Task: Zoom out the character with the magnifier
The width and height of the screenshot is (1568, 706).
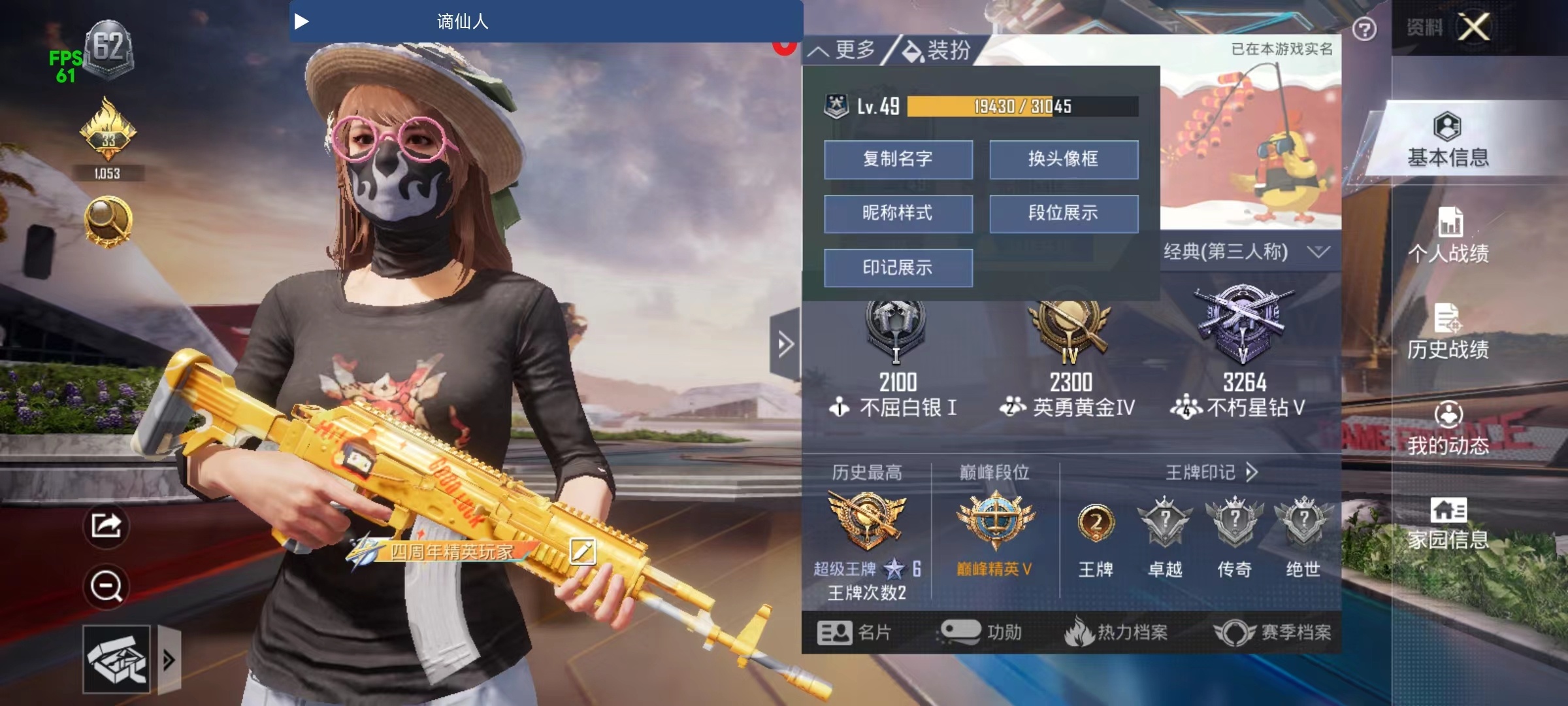Action: pyautogui.click(x=106, y=586)
